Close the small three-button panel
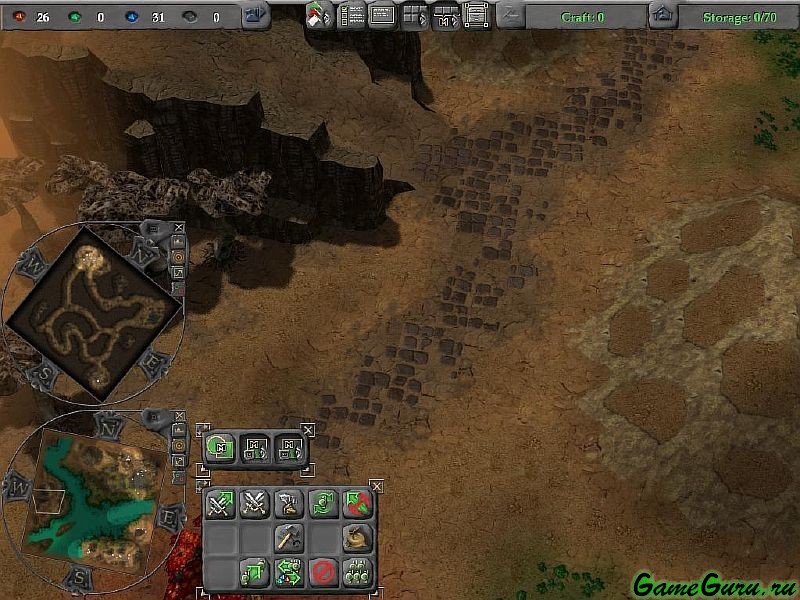The image size is (800, 600). [308, 430]
